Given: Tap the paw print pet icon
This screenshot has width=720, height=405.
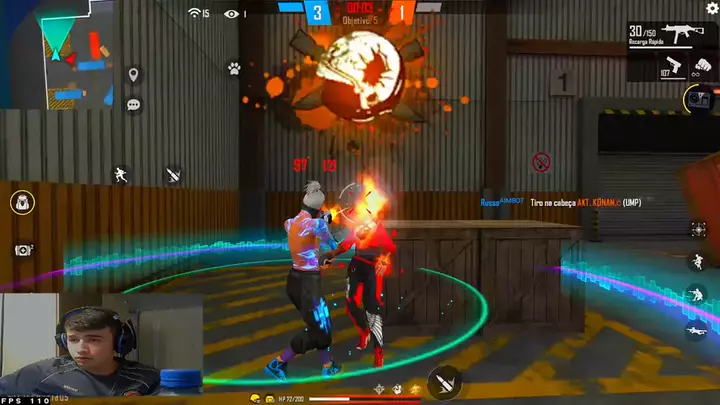Looking at the screenshot, I should (233, 69).
